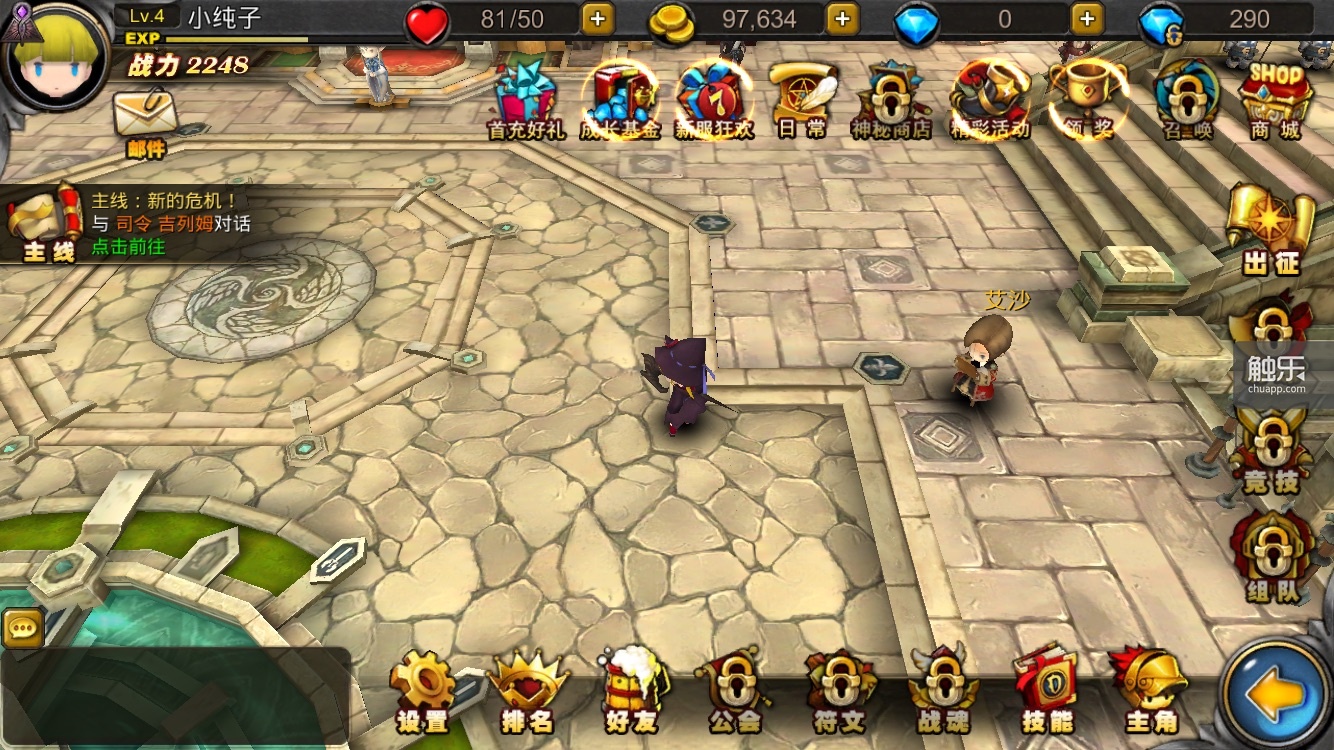Open 设置 settings gear
1334x750 pixels.
pyautogui.click(x=423, y=690)
